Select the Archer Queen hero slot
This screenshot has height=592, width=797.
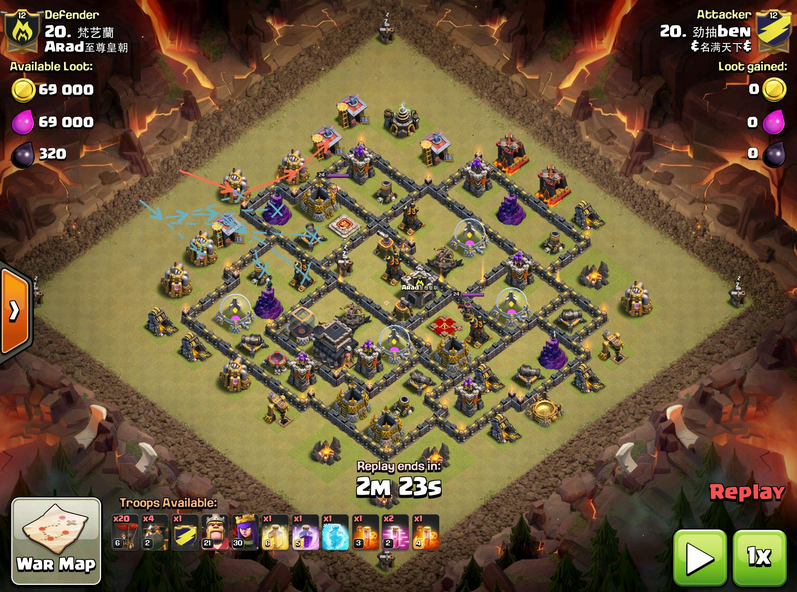[x=244, y=532]
